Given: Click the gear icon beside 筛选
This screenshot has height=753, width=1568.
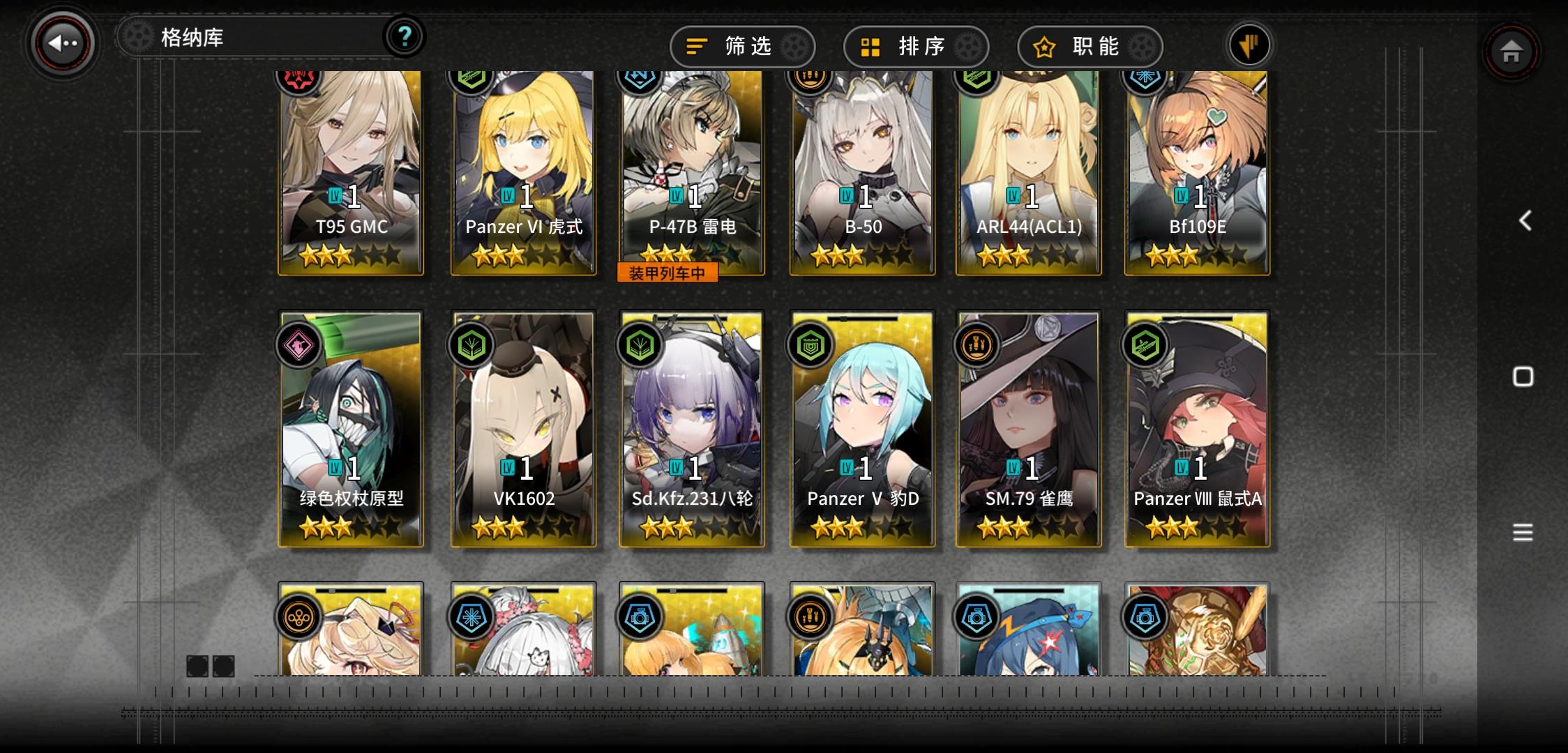Looking at the screenshot, I should point(794,47).
